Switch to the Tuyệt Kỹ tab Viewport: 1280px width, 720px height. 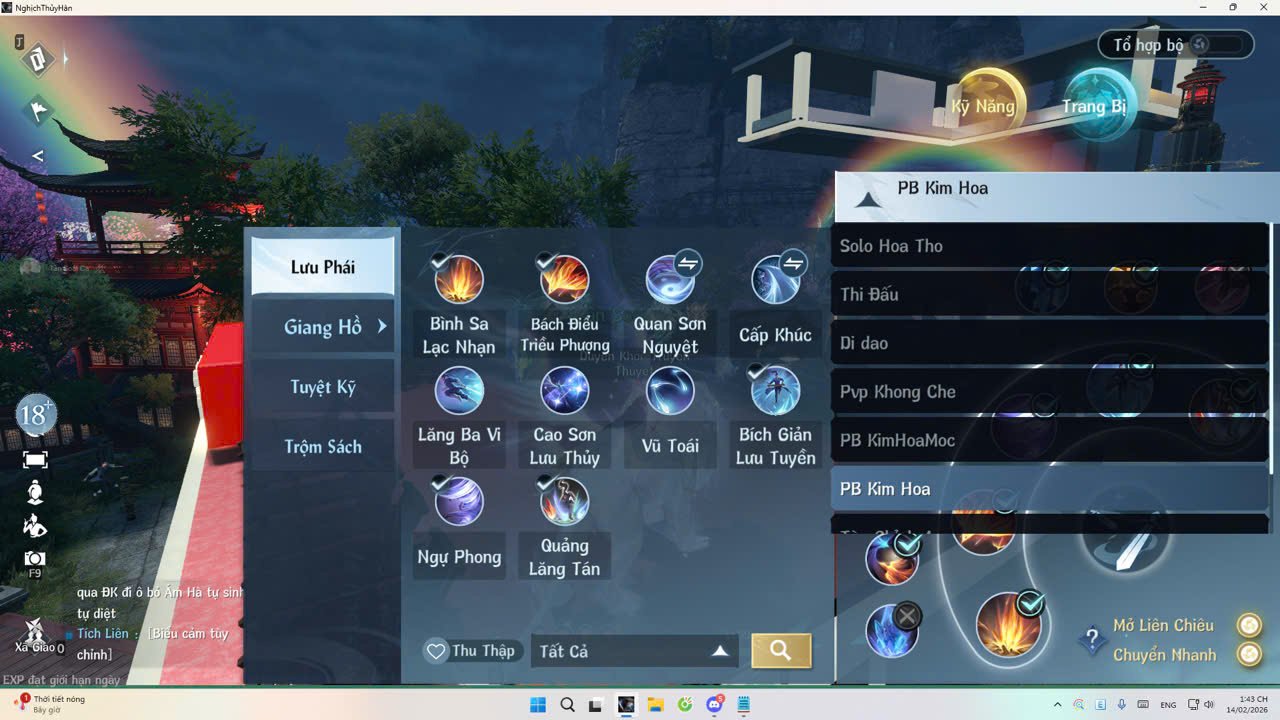pyautogui.click(x=322, y=389)
